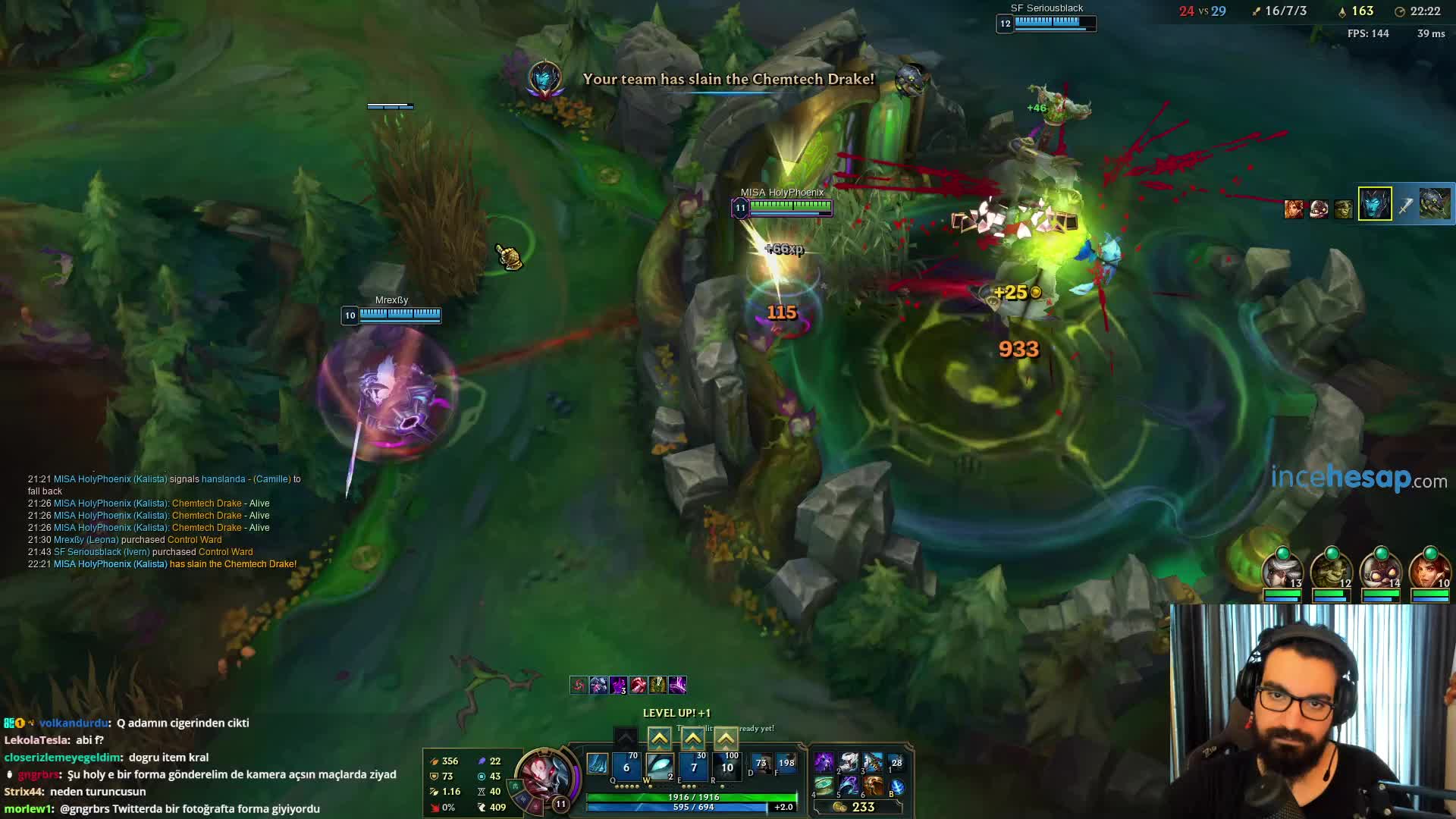The height and width of the screenshot is (819, 1456).
Task: Select the R ultimate ability slot
Action: coord(726,766)
